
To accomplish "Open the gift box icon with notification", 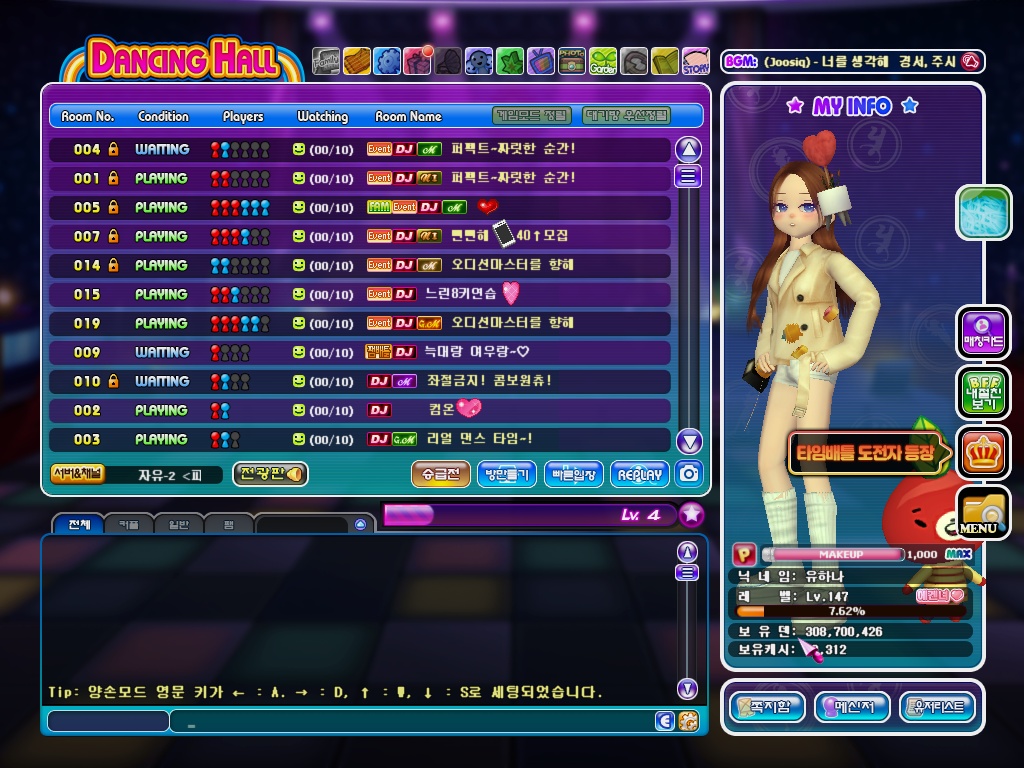I will (x=417, y=62).
